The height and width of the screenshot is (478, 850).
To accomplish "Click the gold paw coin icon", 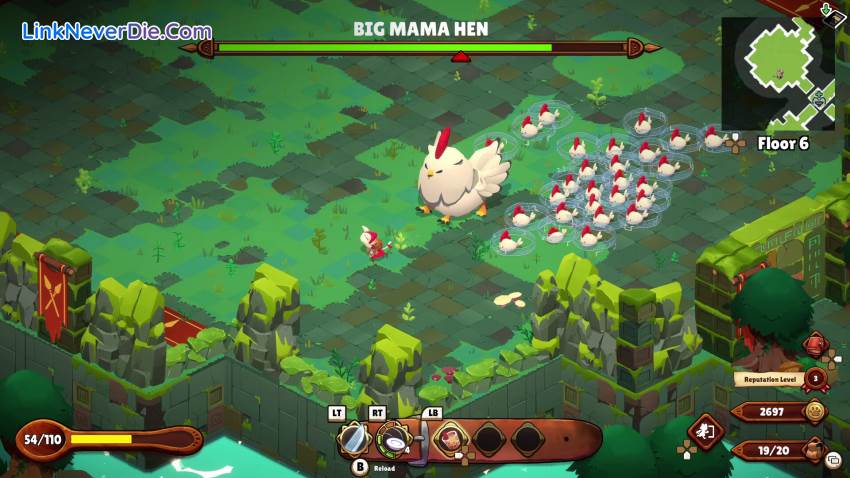I will pyautogui.click(x=816, y=411).
